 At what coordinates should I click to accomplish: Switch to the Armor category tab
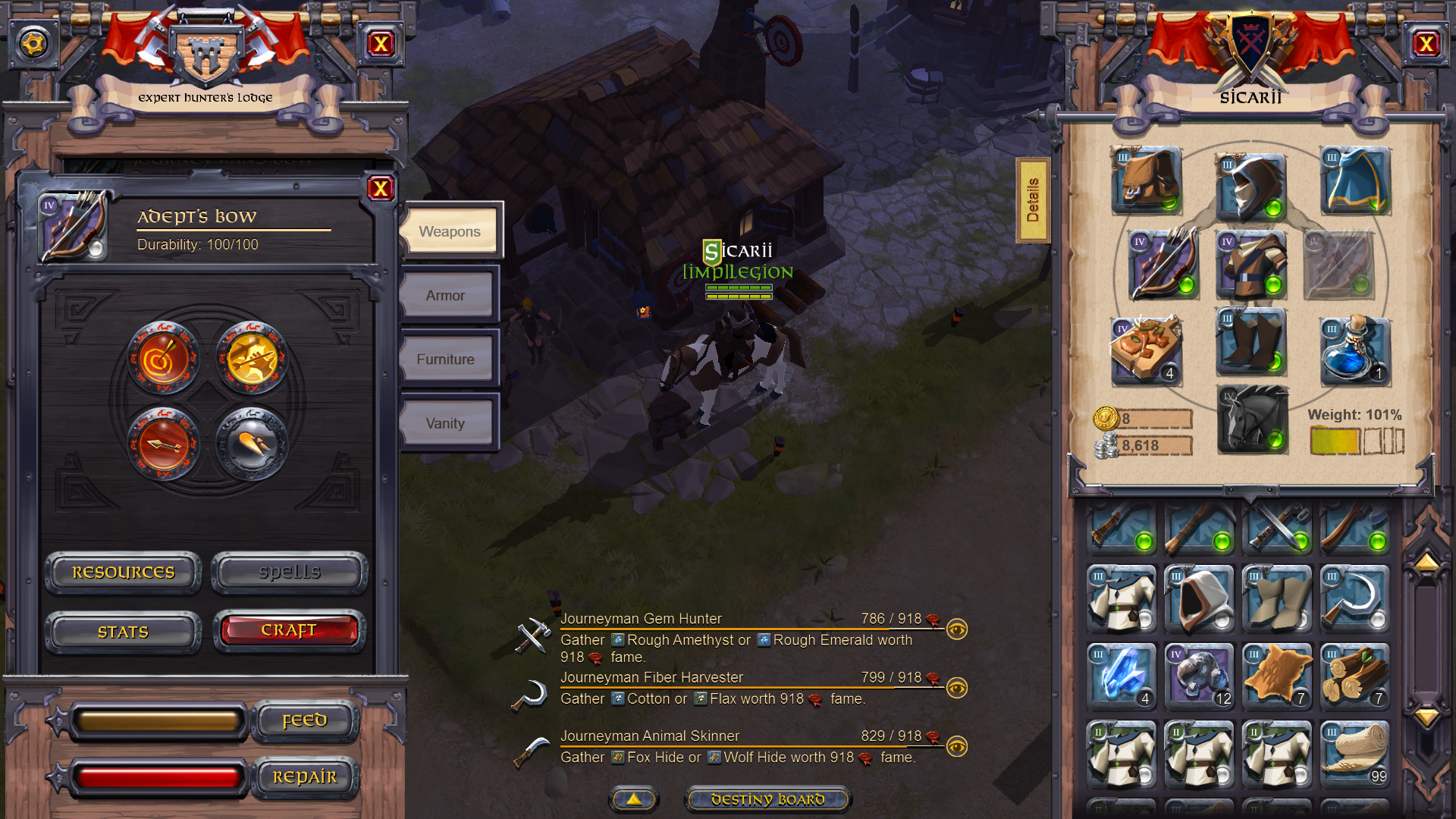point(447,295)
